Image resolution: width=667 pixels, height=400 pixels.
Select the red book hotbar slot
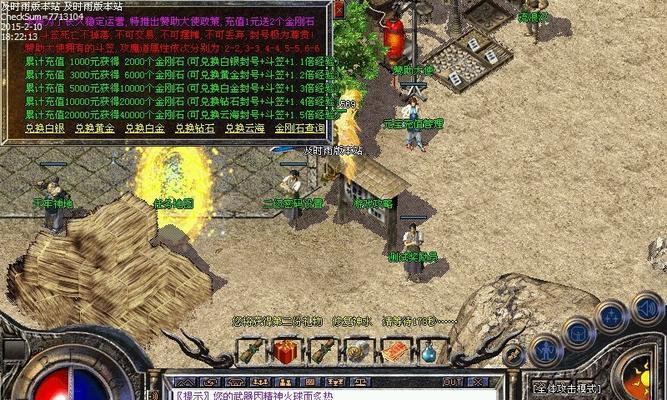coord(394,352)
